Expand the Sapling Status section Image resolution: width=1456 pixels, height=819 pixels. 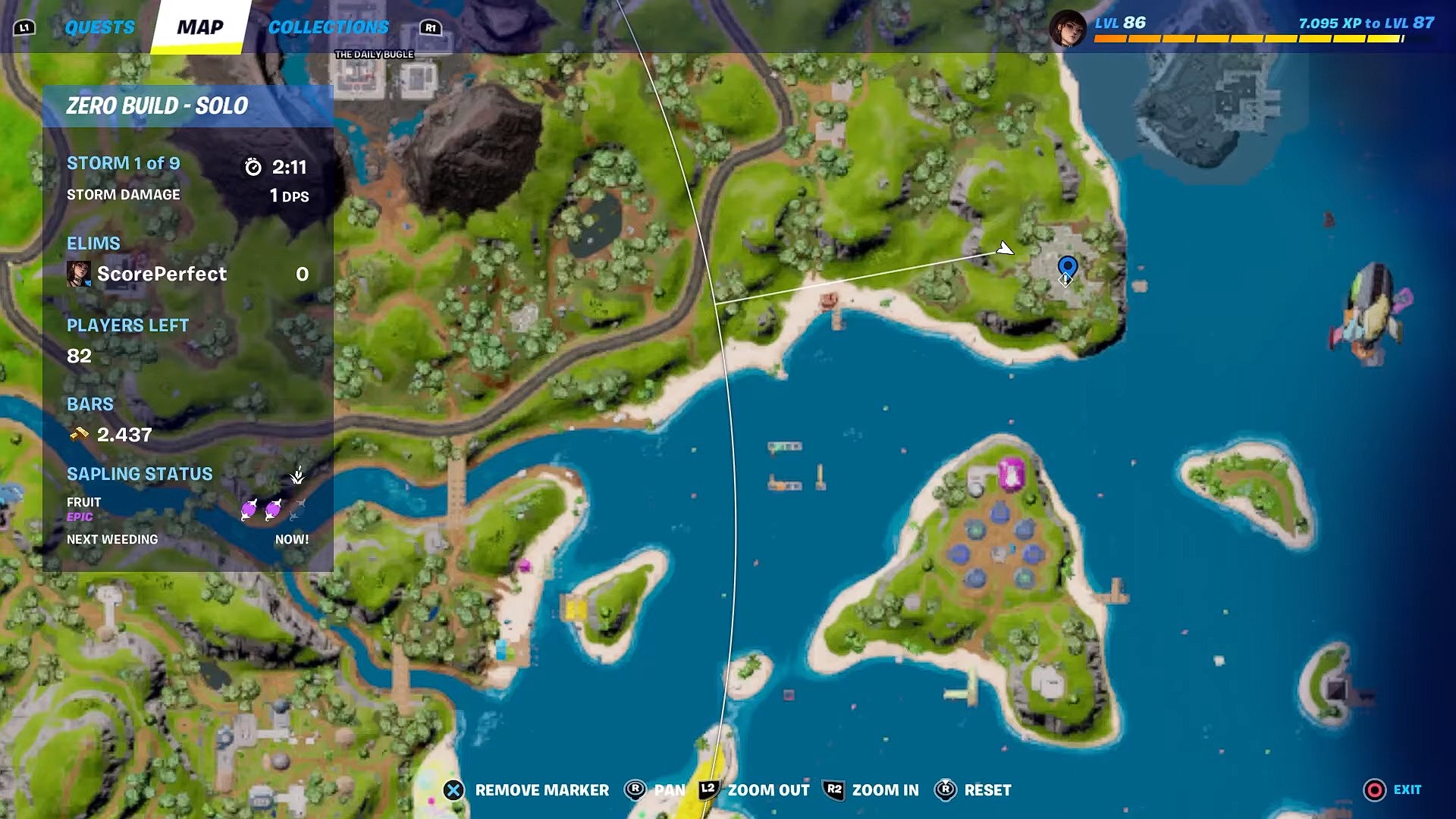tap(140, 474)
